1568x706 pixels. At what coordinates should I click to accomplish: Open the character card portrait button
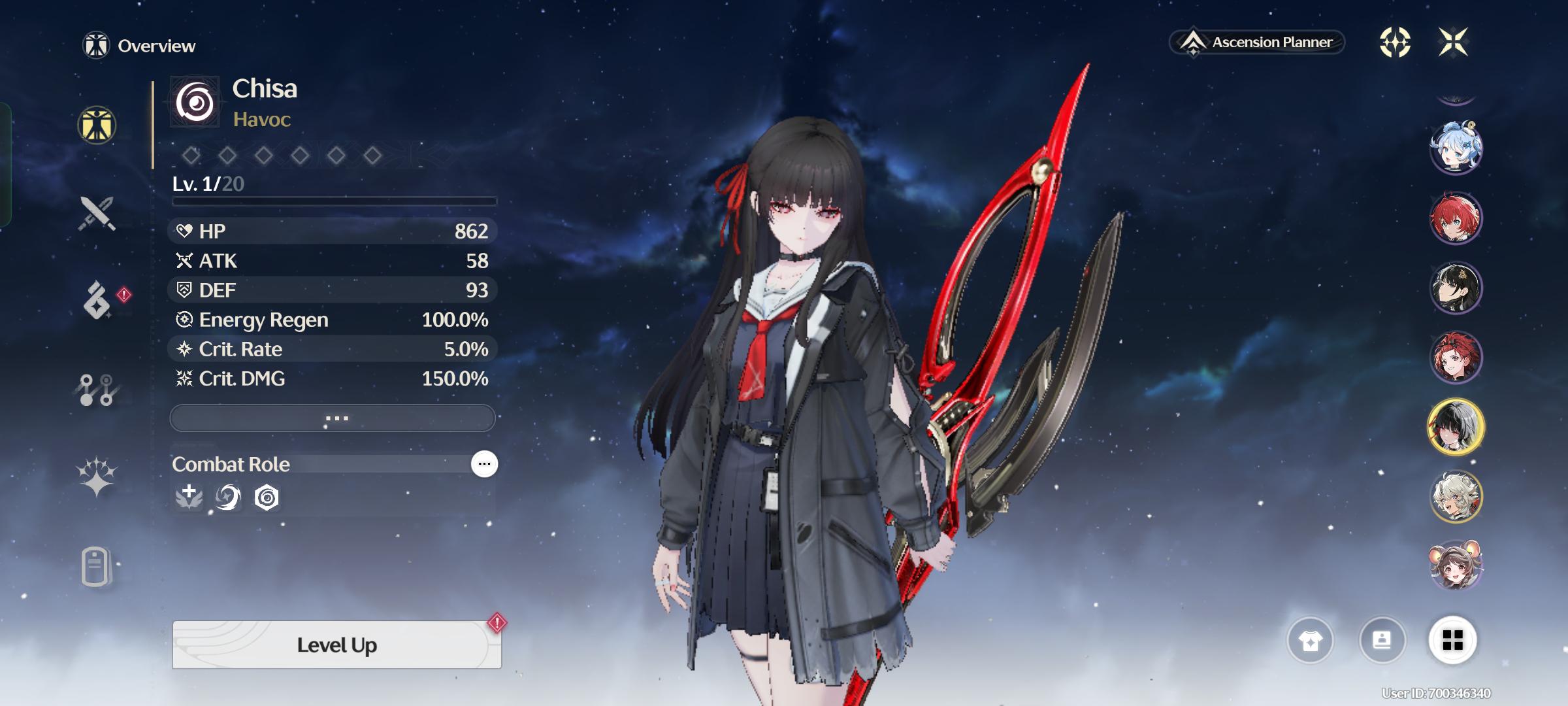pyautogui.click(x=1382, y=641)
